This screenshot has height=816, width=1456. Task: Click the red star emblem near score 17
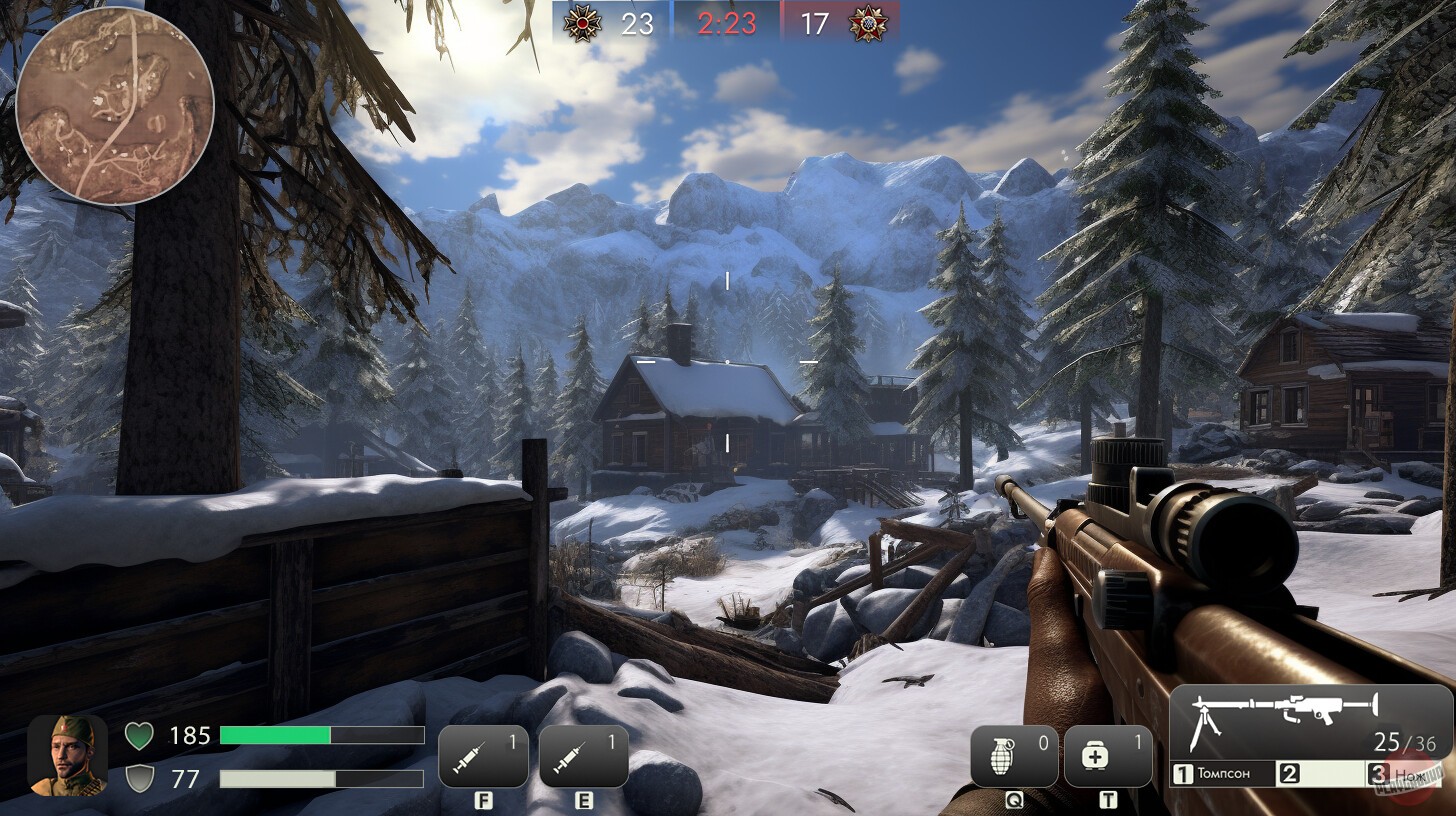point(869,24)
